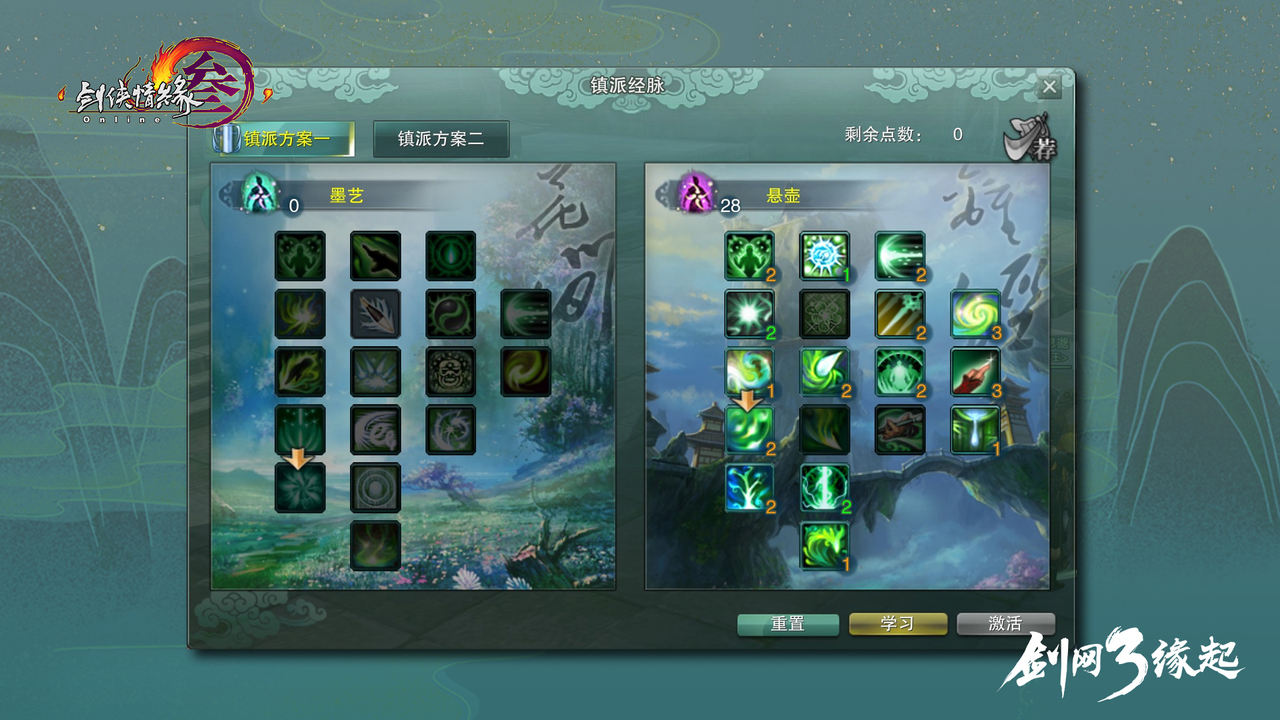
Task: Switch to the 镇派方案二 tab
Action: [x=441, y=139]
